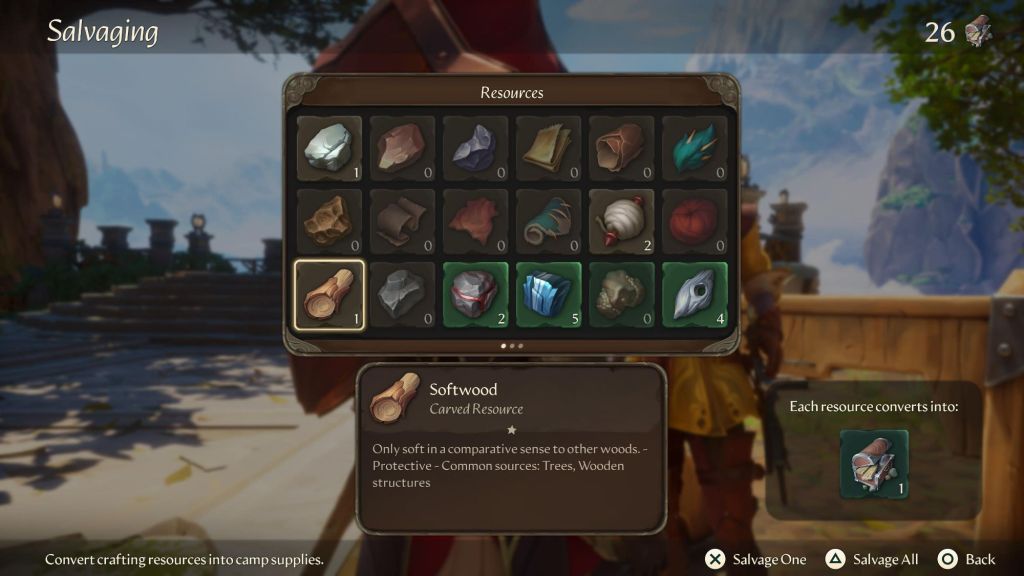Image resolution: width=1024 pixels, height=576 pixels.
Task: Select the gray rock with red band
Action: (x=475, y=294)
